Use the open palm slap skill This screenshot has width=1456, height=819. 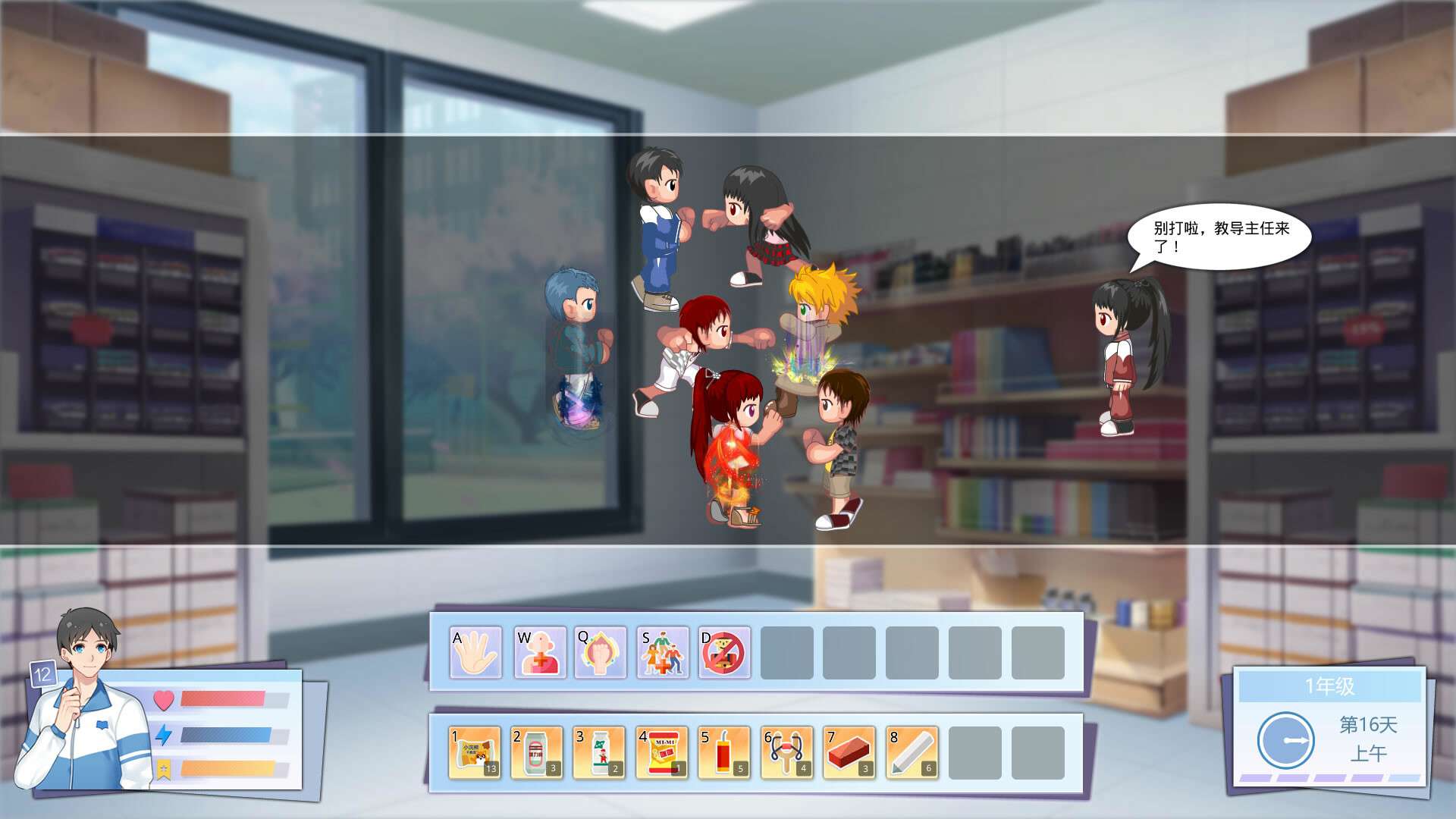475,652
